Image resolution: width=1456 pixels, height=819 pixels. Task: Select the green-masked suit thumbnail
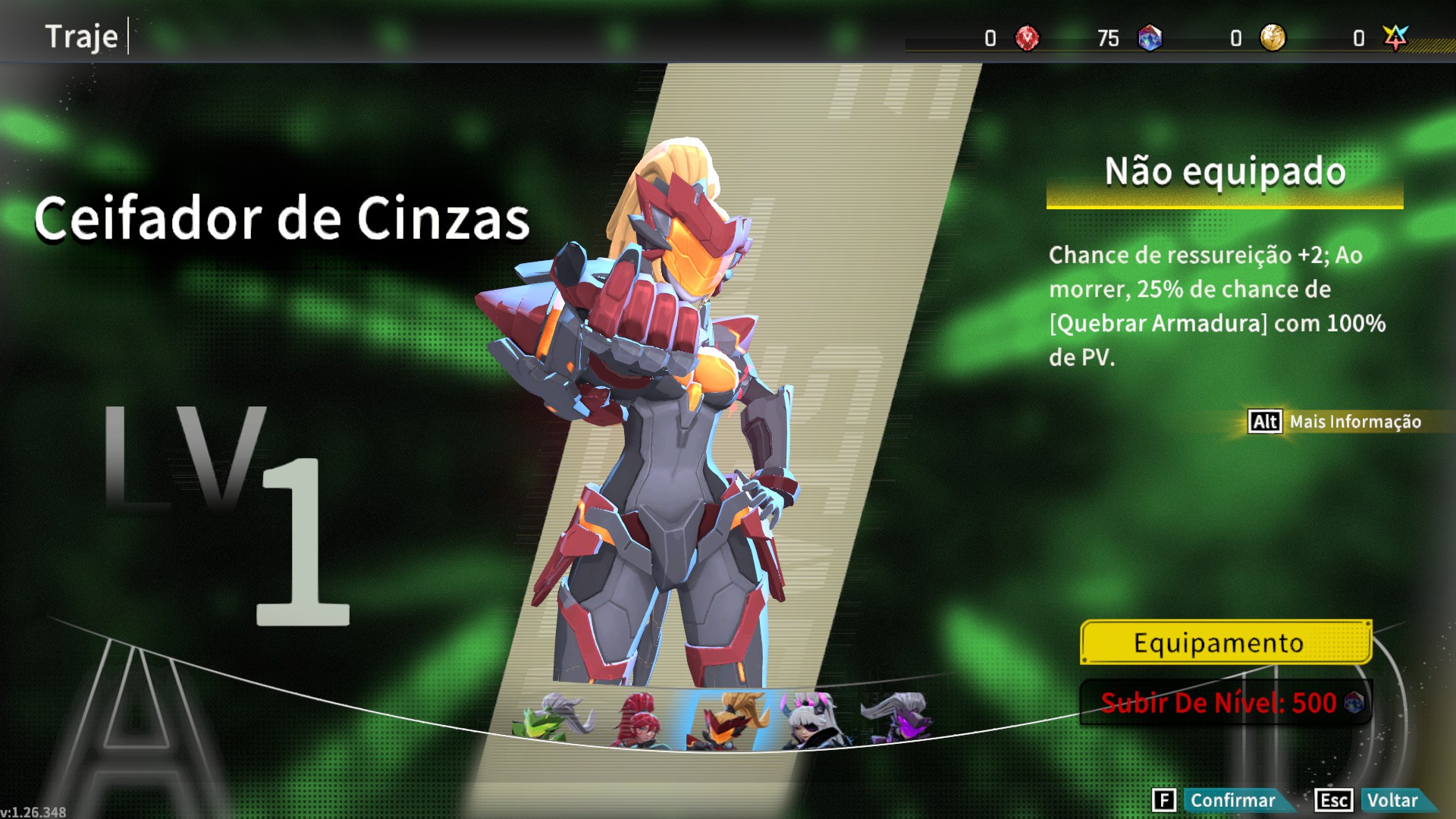coord(554,718)
